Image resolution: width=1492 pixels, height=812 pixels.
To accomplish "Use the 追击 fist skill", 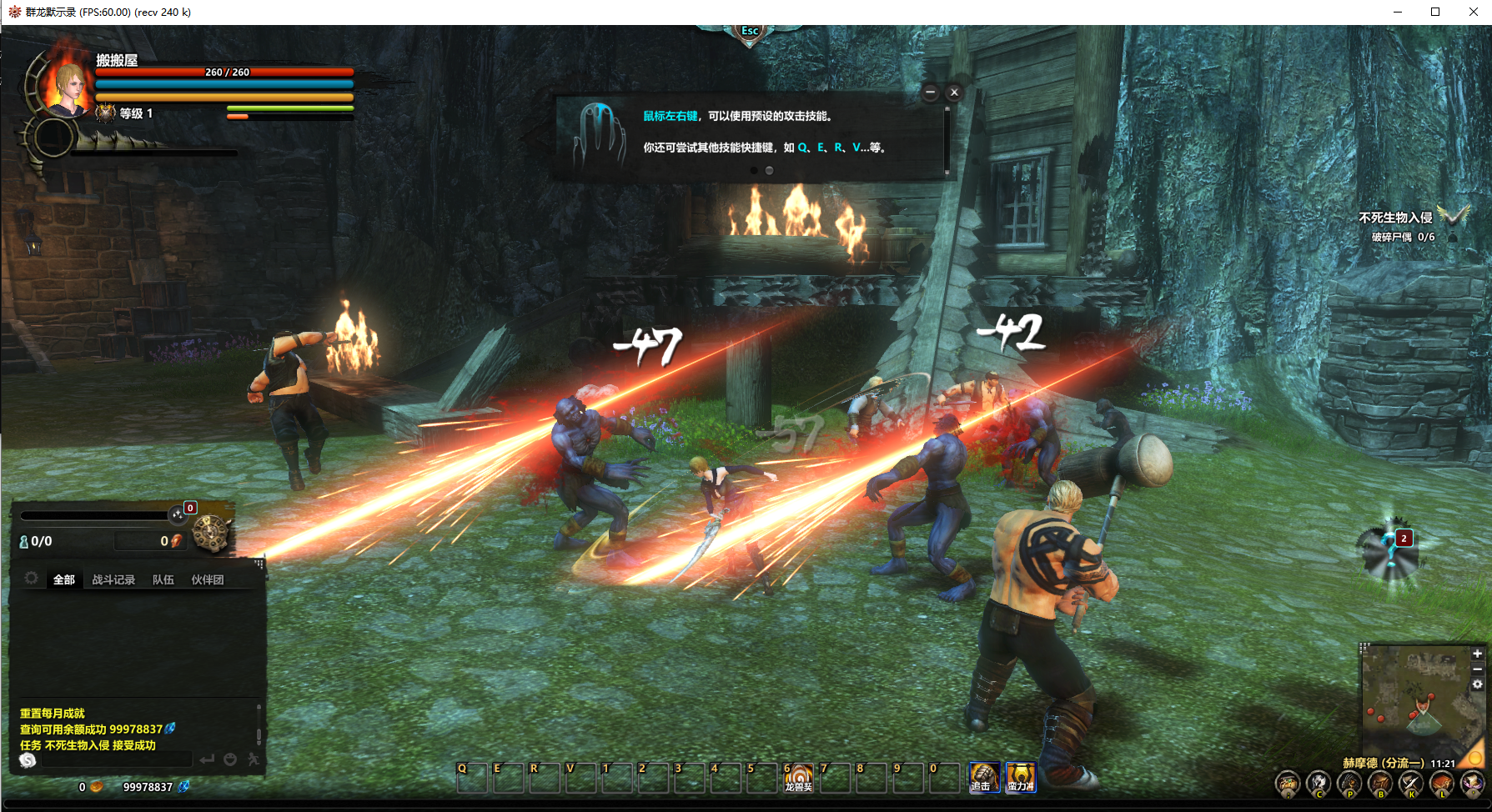I will point(983,777).
